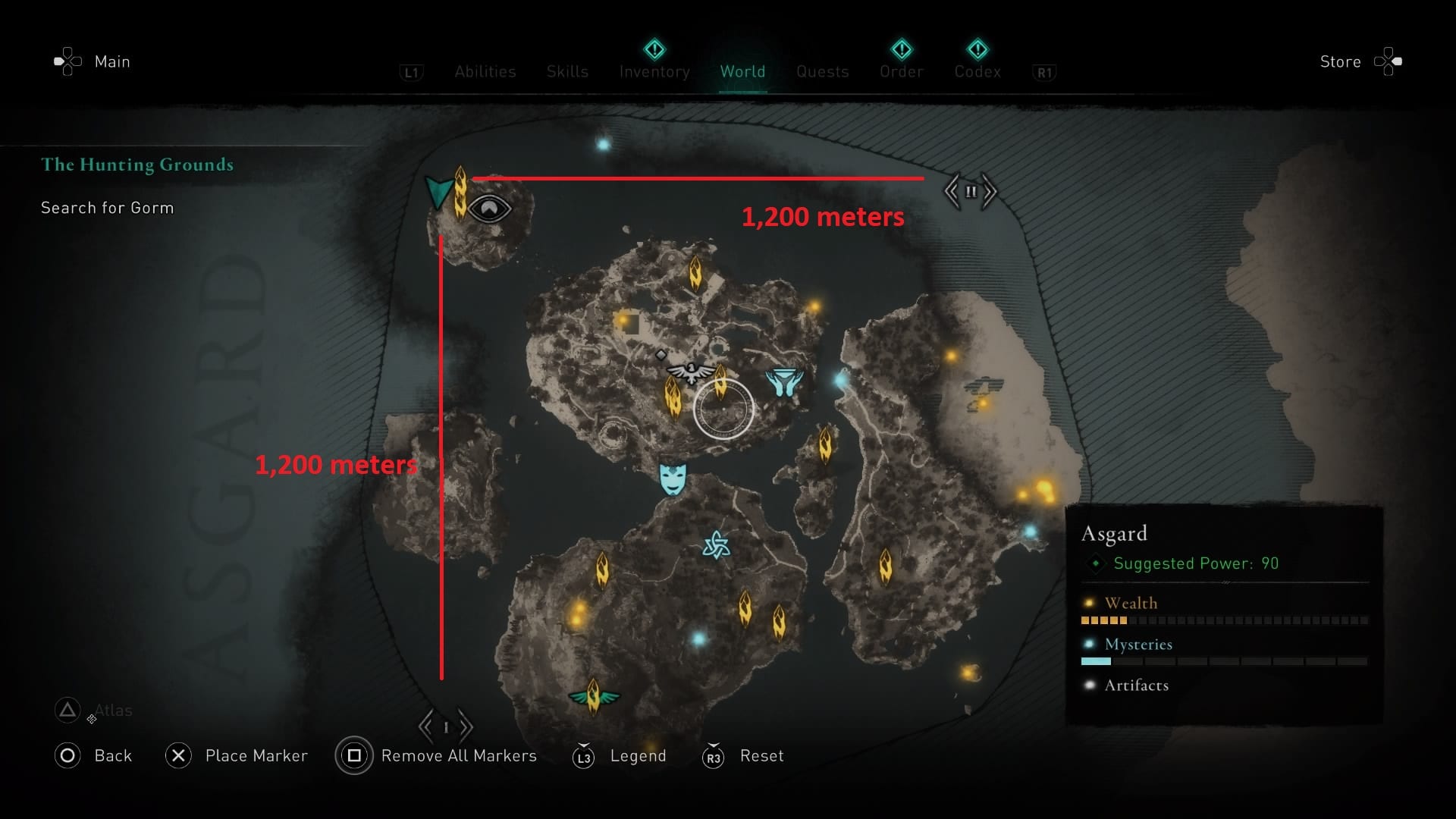Reset the map view
1456x819 pixels.
point(761,756)
